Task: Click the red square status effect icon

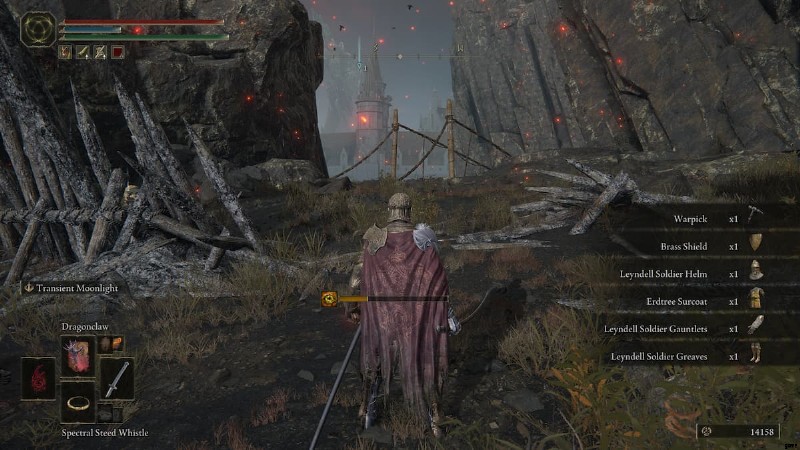Action: pos(118,51)
